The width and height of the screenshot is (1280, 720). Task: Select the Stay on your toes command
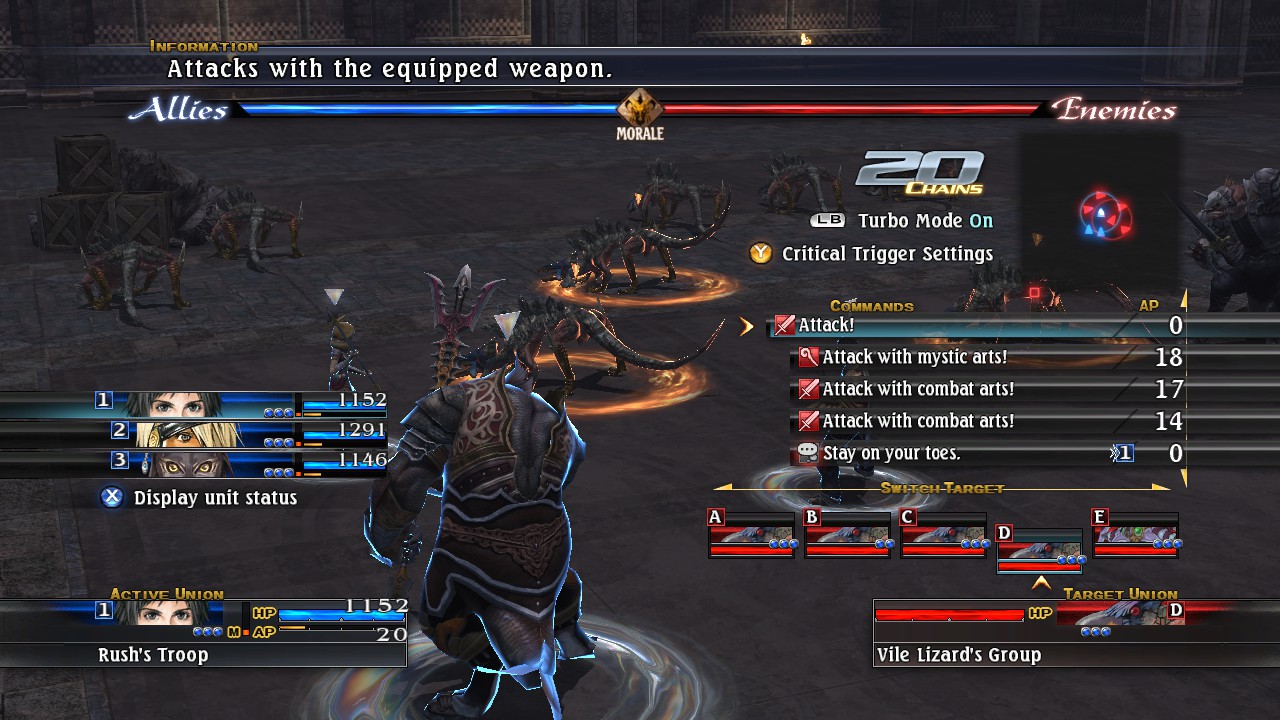pyautogui.click(x=877, y=453)
